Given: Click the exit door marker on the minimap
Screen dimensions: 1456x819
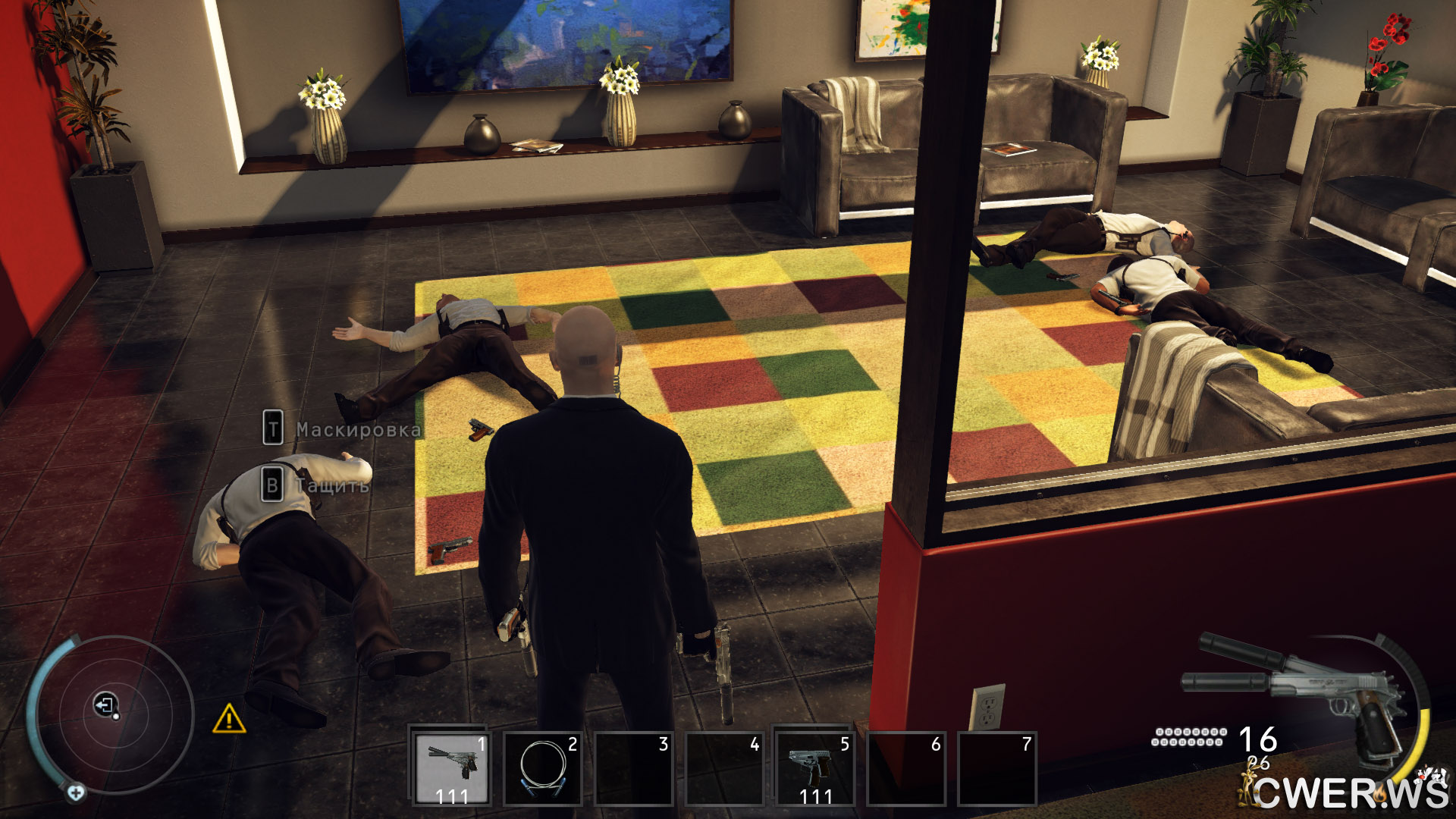Looking at the screenshot, I should pos(105,705).
